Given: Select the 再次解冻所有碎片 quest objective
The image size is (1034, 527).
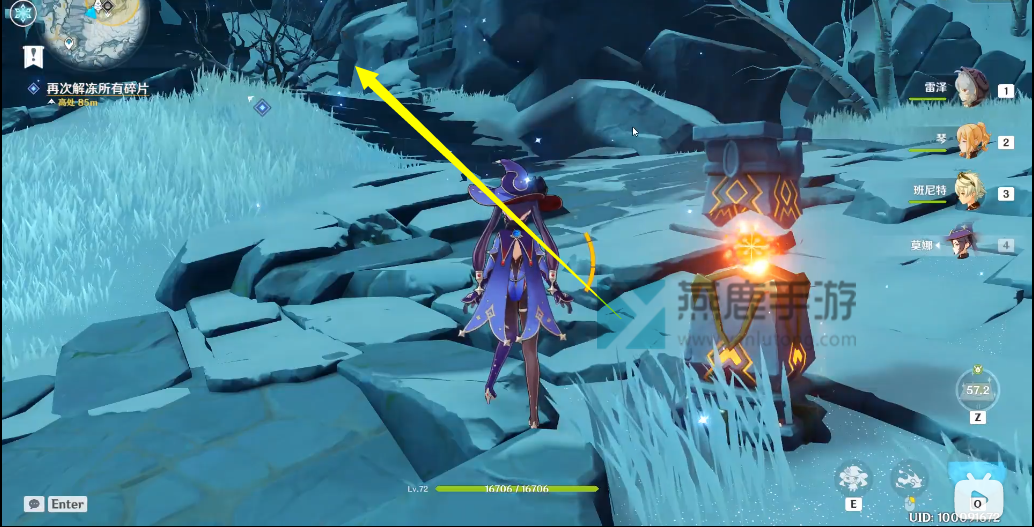Looking at the screenshot, I should [97, 89].
